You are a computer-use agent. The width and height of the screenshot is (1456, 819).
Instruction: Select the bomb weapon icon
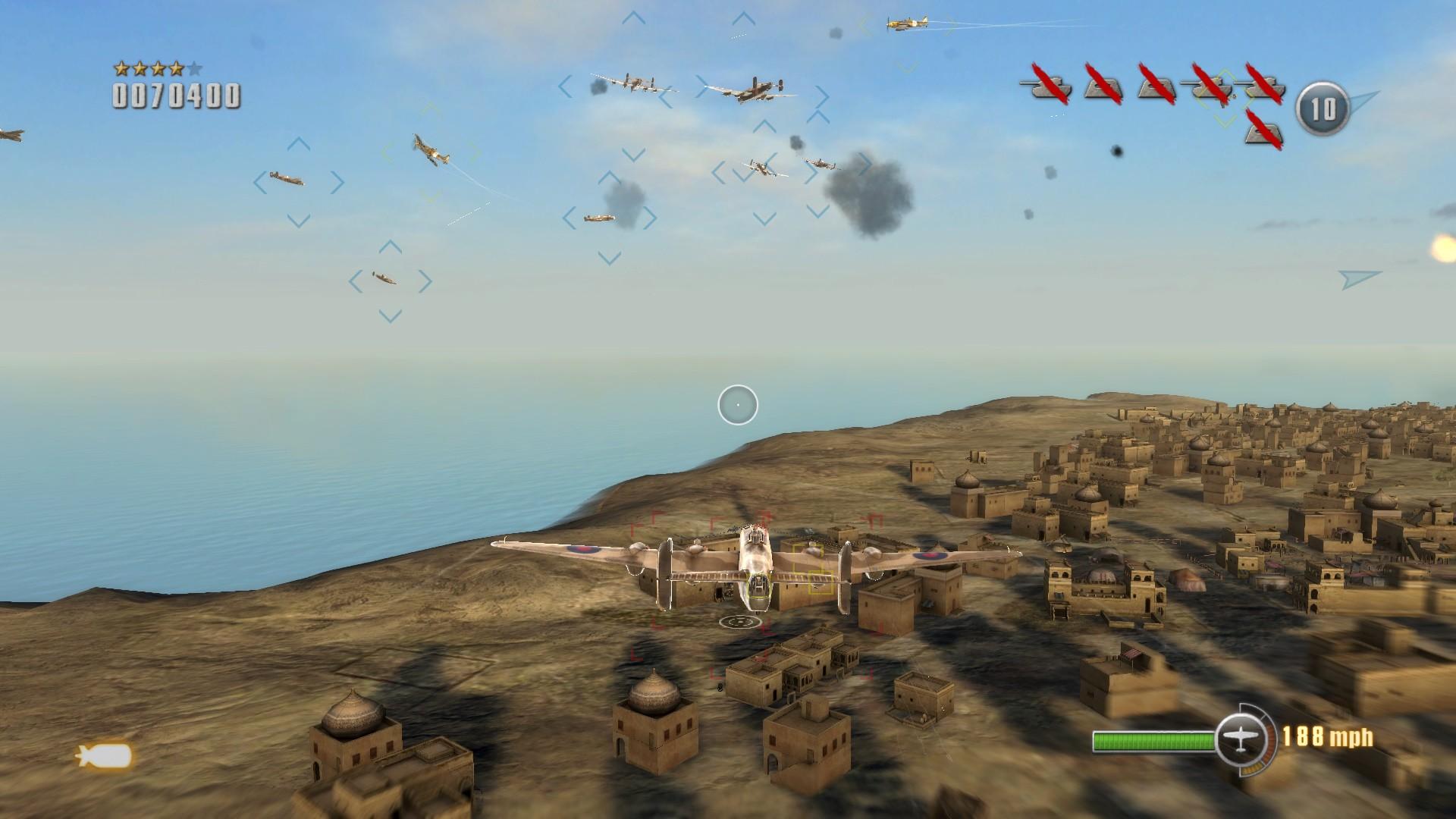point(105,756)
